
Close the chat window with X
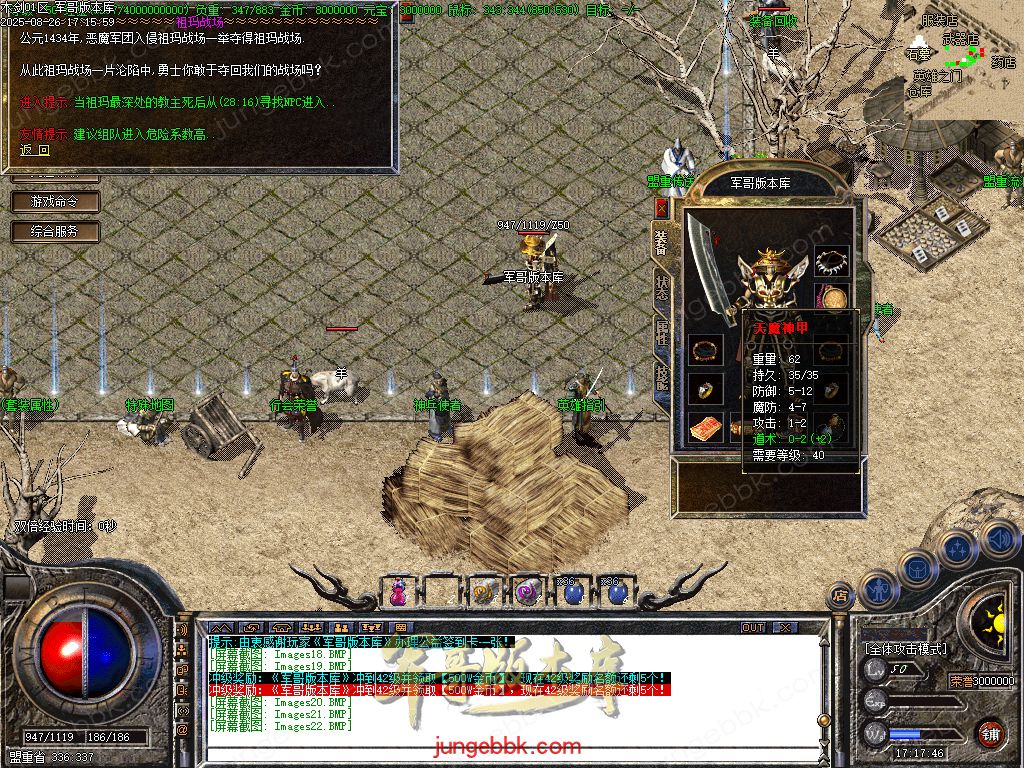[785, 628]
